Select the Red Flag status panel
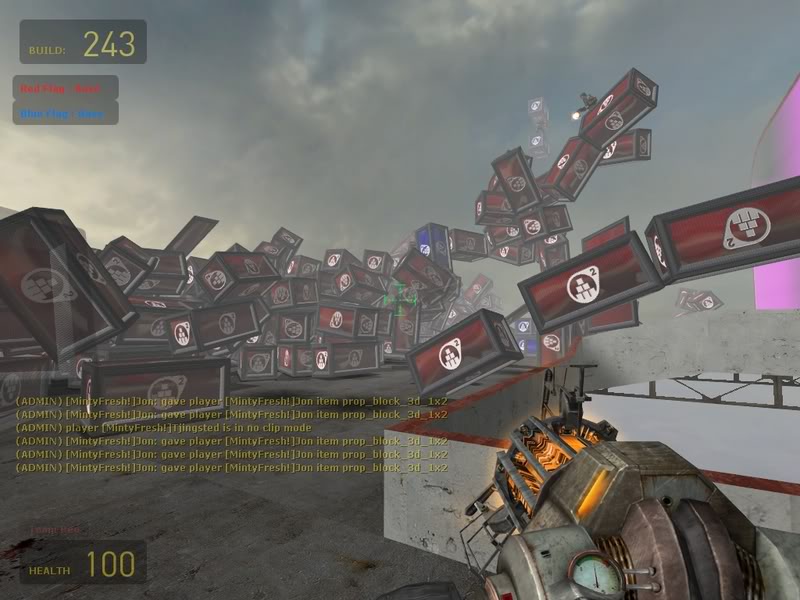Screen dimensions: 800x600 (65, 88)
